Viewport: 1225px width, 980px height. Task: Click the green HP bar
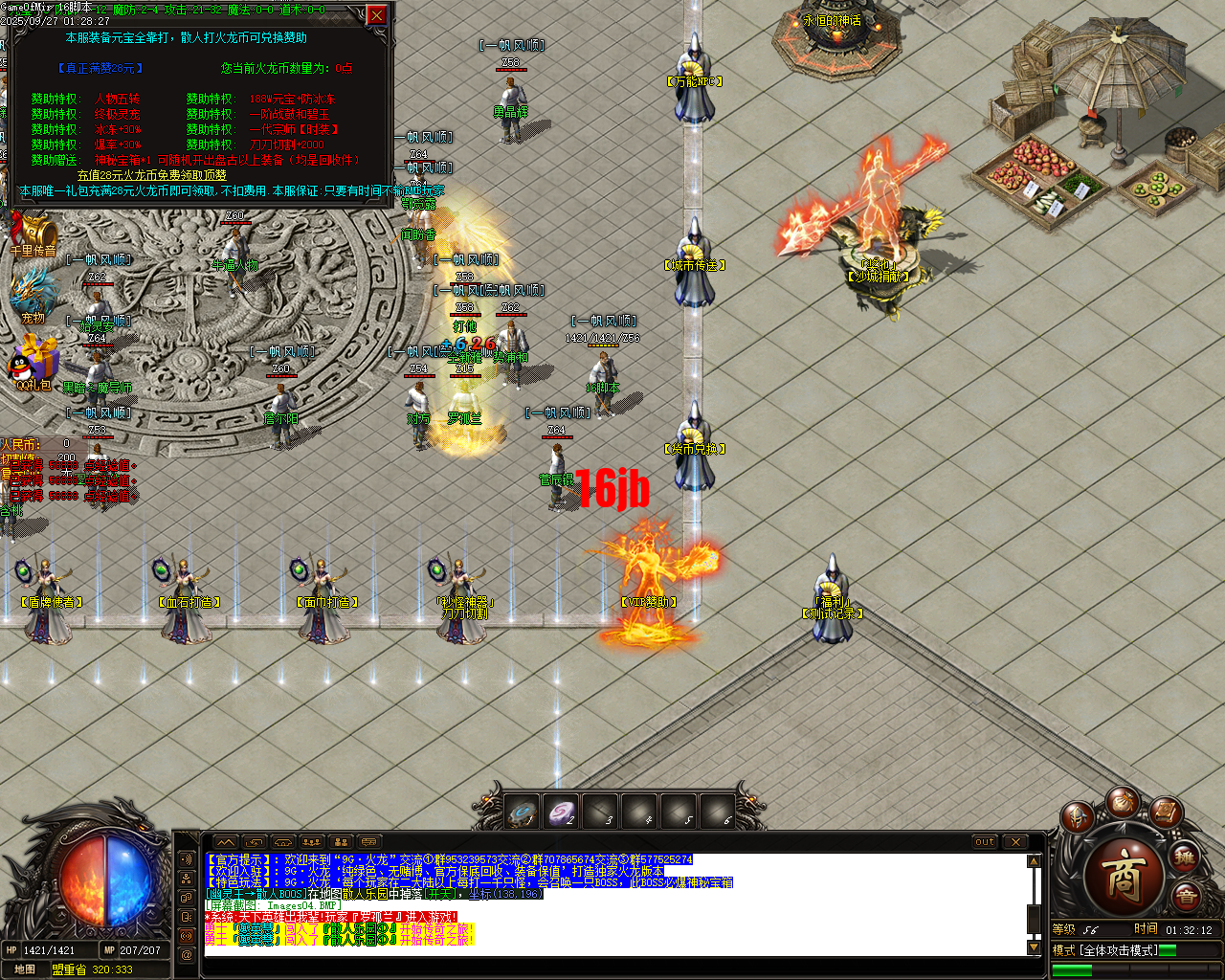coord(1072,969)
